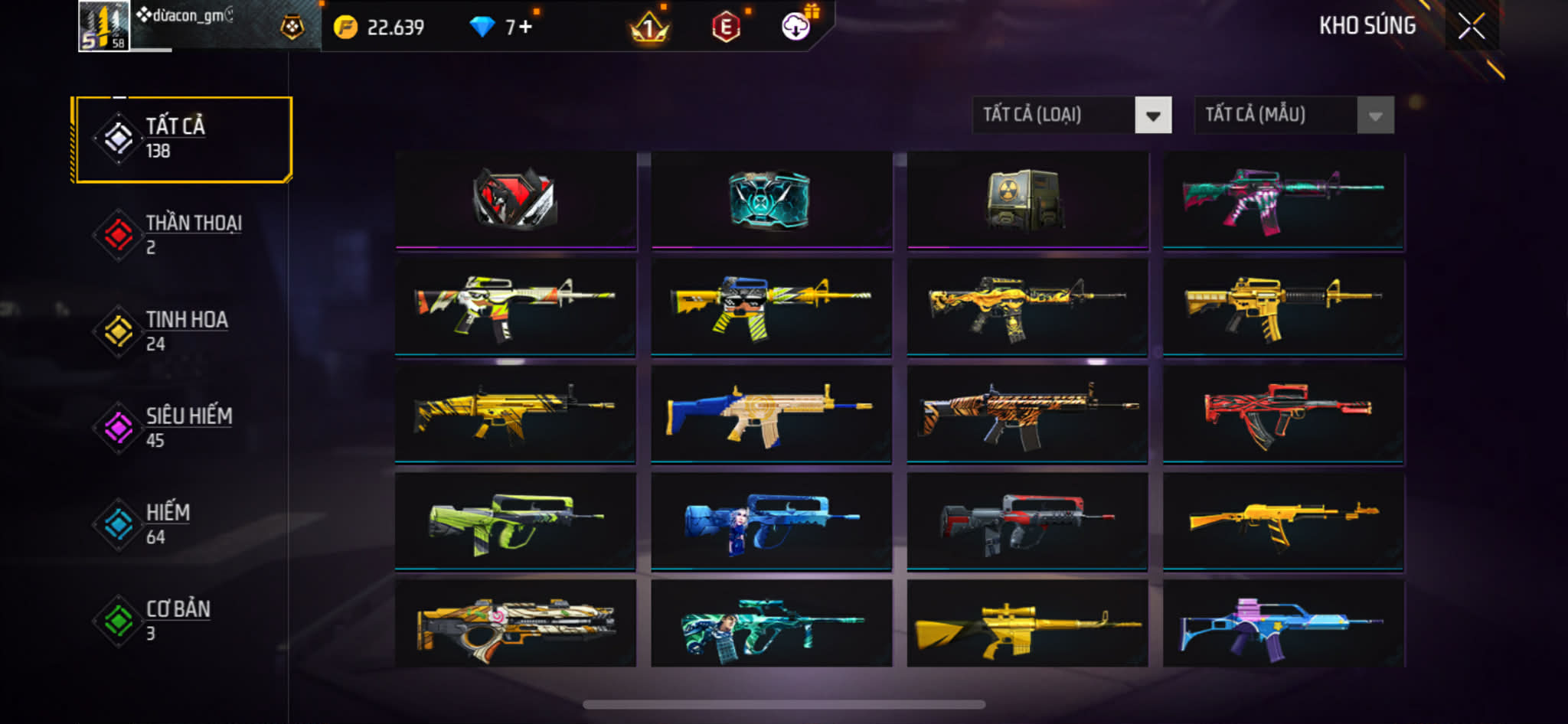
Task: Click the diamond plus button to top up
Action: [x=525, y=28]
